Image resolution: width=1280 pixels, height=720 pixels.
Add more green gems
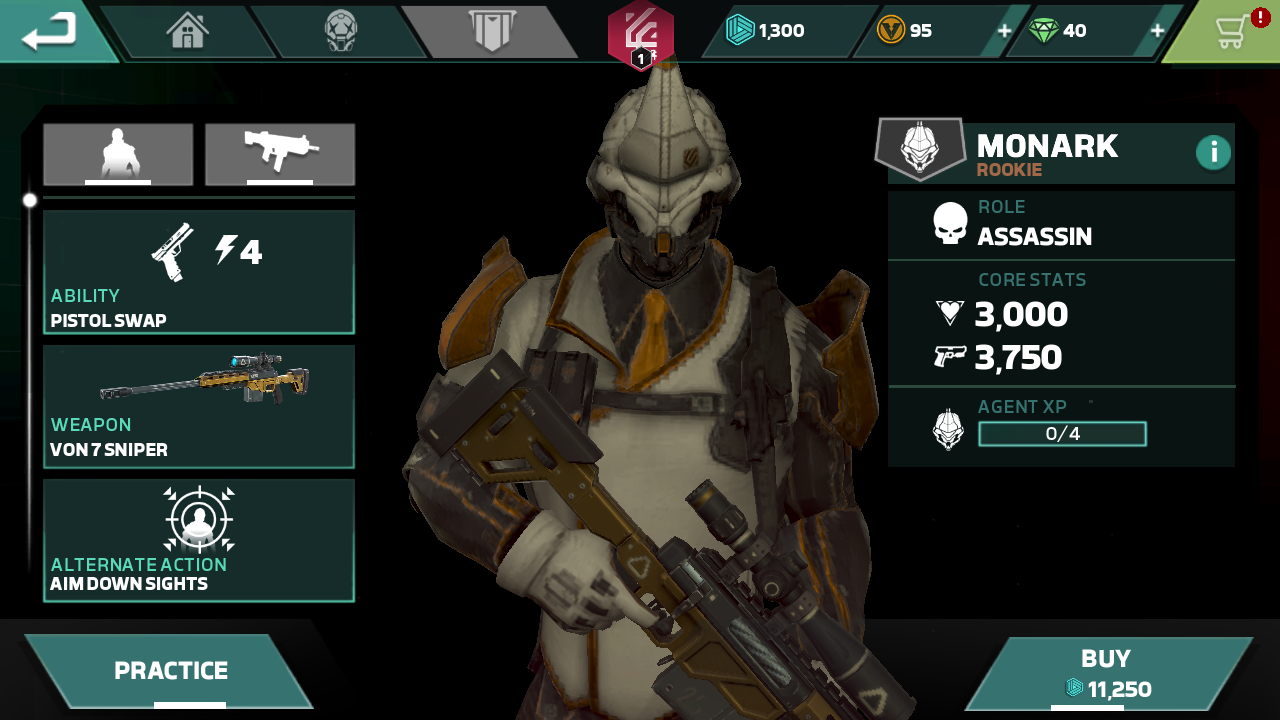[1157, 31]
